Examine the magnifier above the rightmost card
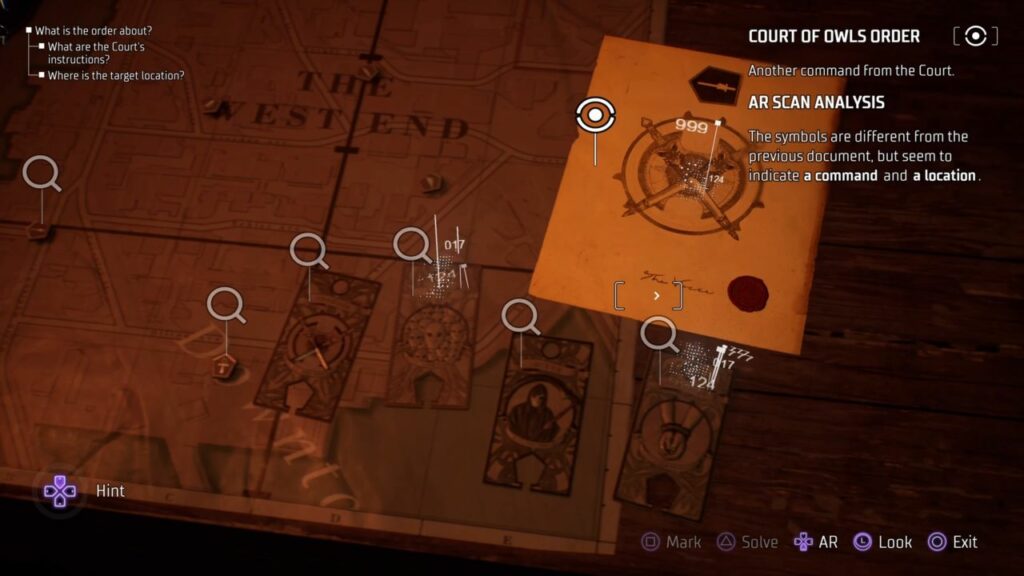1024x576 pixels. pos(658,333)
